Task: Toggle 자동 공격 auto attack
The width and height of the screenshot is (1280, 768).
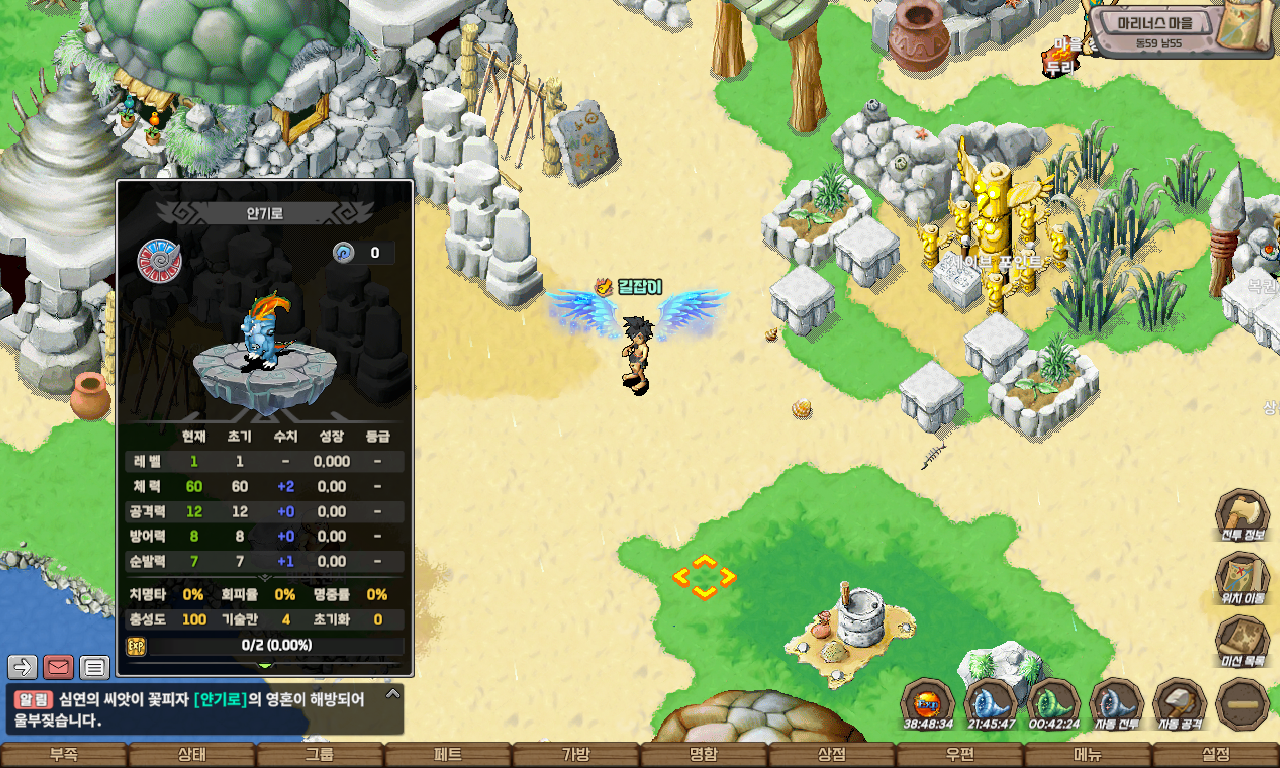Action: tap(1180, 704)
